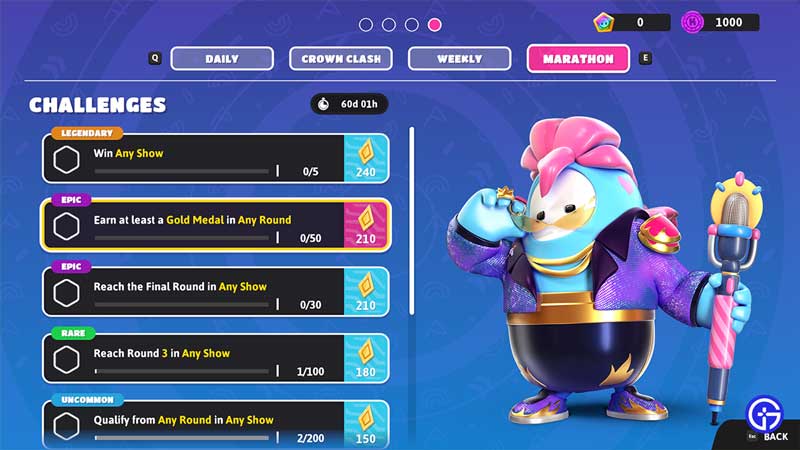
Task: Select the Weekly challenges tab
Action: [460, 59]
